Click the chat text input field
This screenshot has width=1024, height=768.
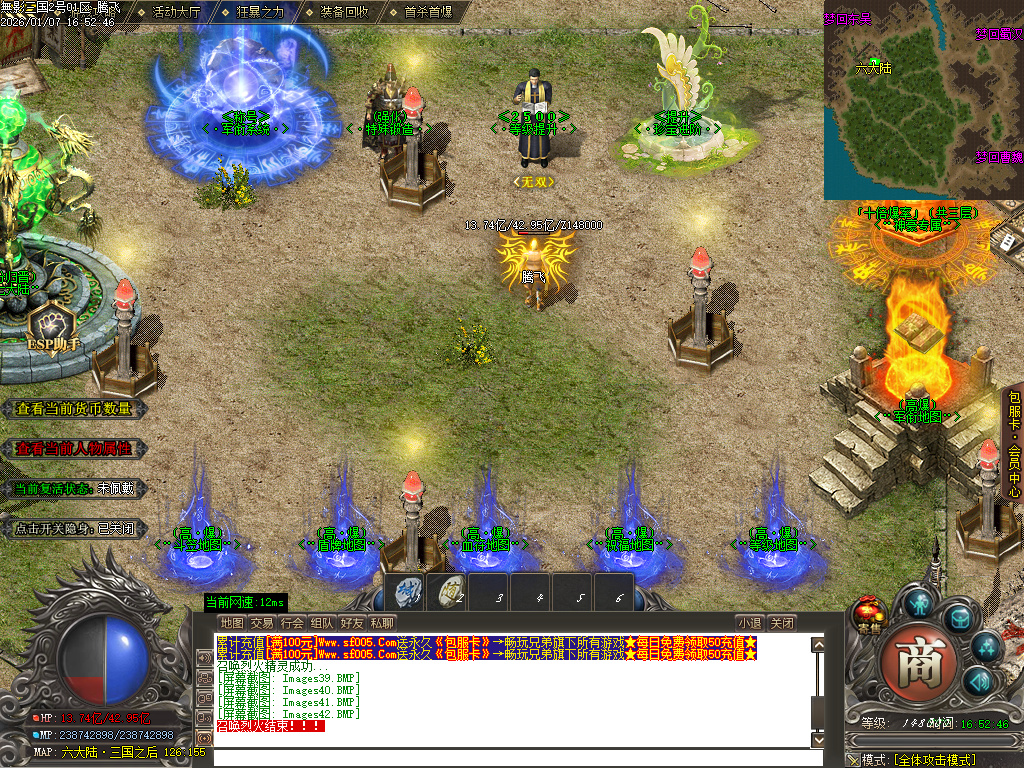click(x=510, y=757)
